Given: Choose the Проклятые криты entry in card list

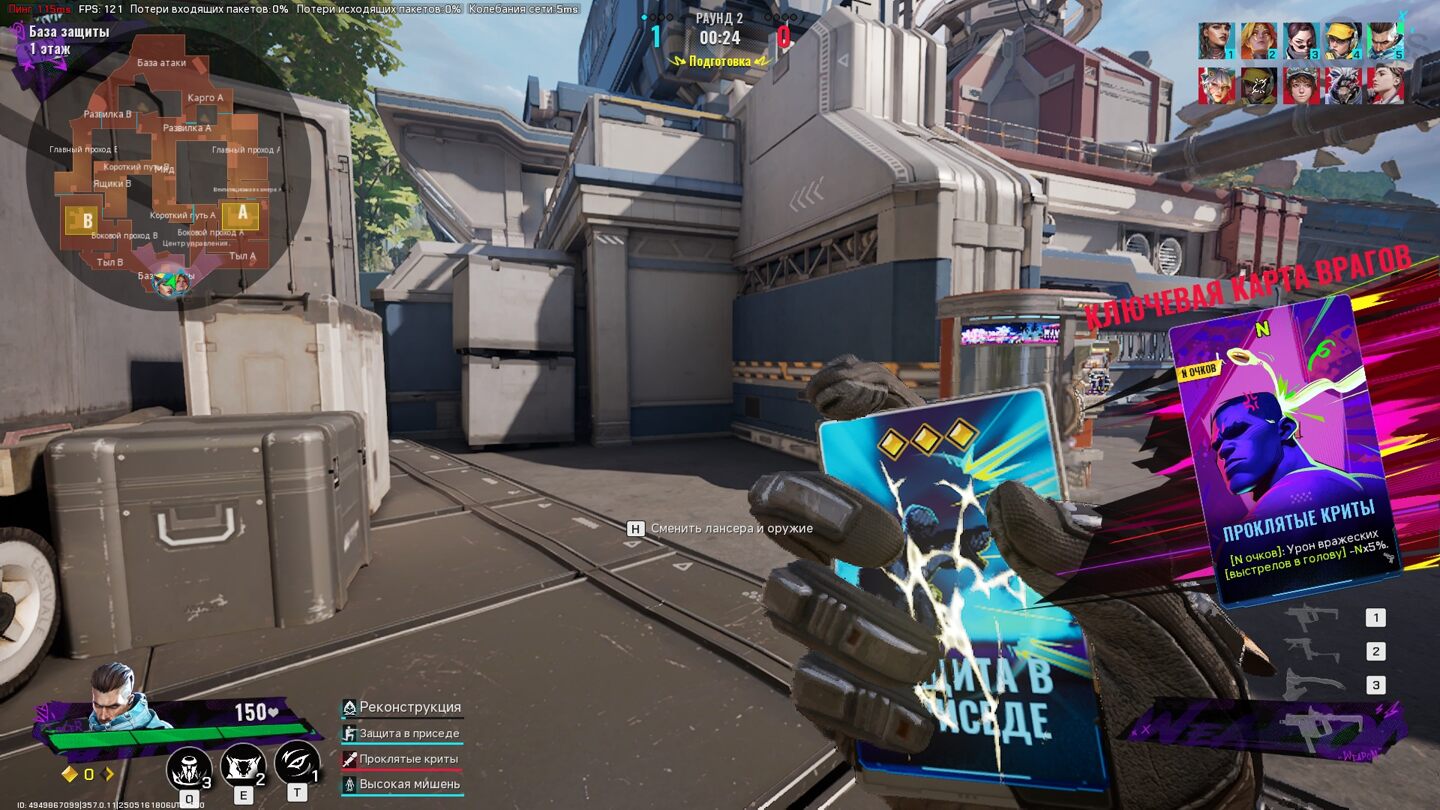Looking at the screenshot, I should tap(402, 760).
